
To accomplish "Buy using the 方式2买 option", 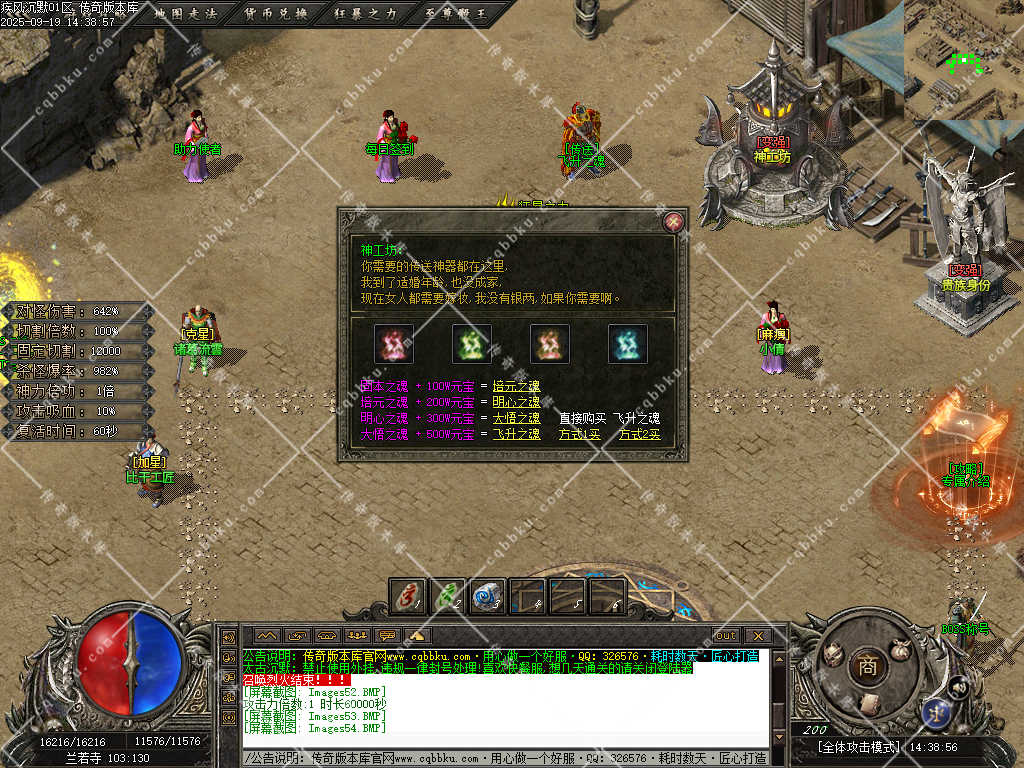I will (639, 435).
